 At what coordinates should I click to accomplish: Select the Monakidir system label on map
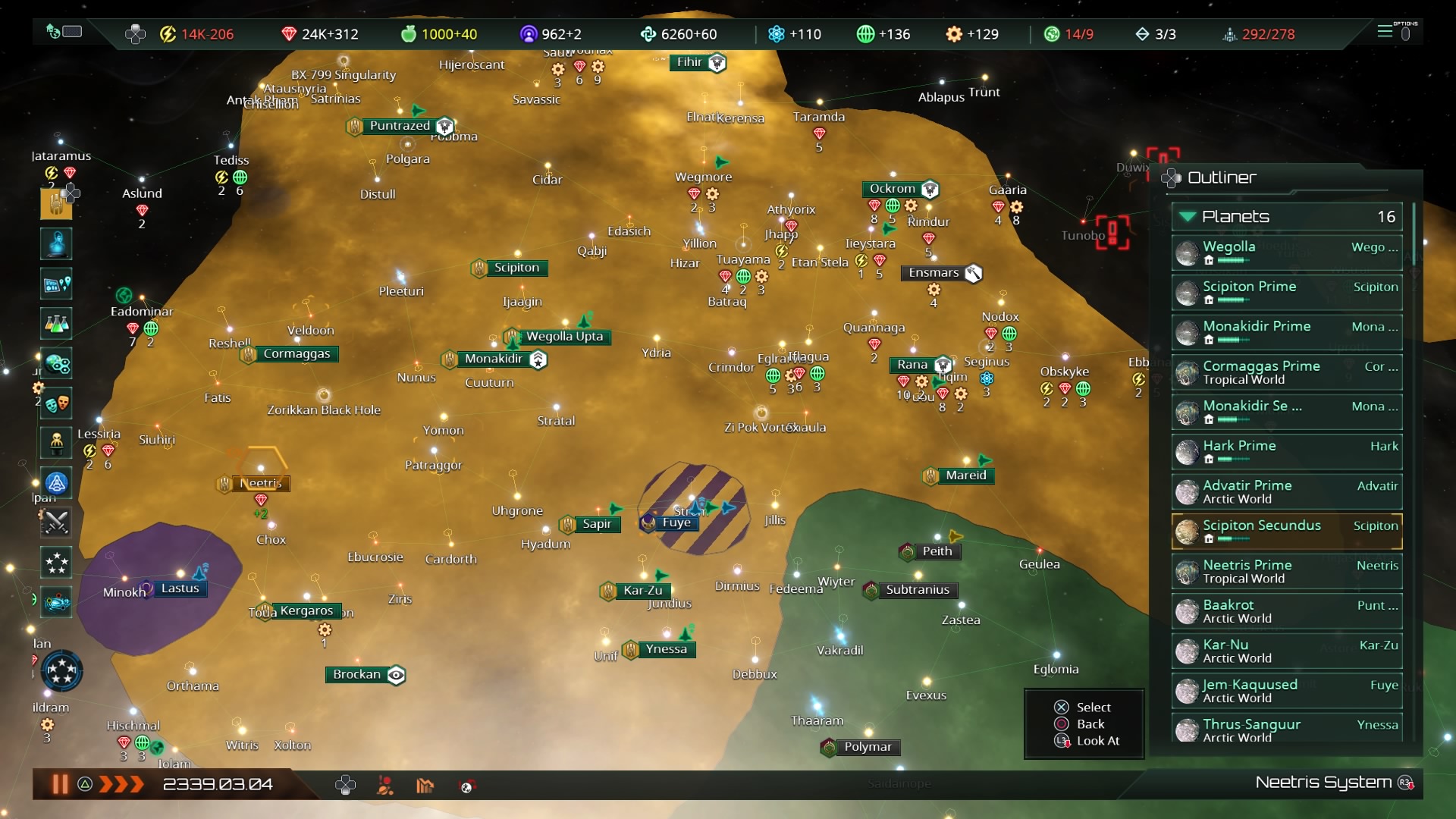(x=494, y=359)
